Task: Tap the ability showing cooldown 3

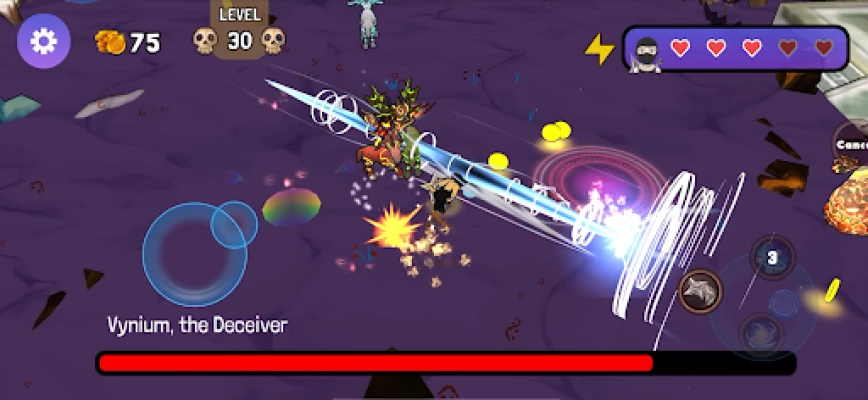Action: tap(772, 258)
